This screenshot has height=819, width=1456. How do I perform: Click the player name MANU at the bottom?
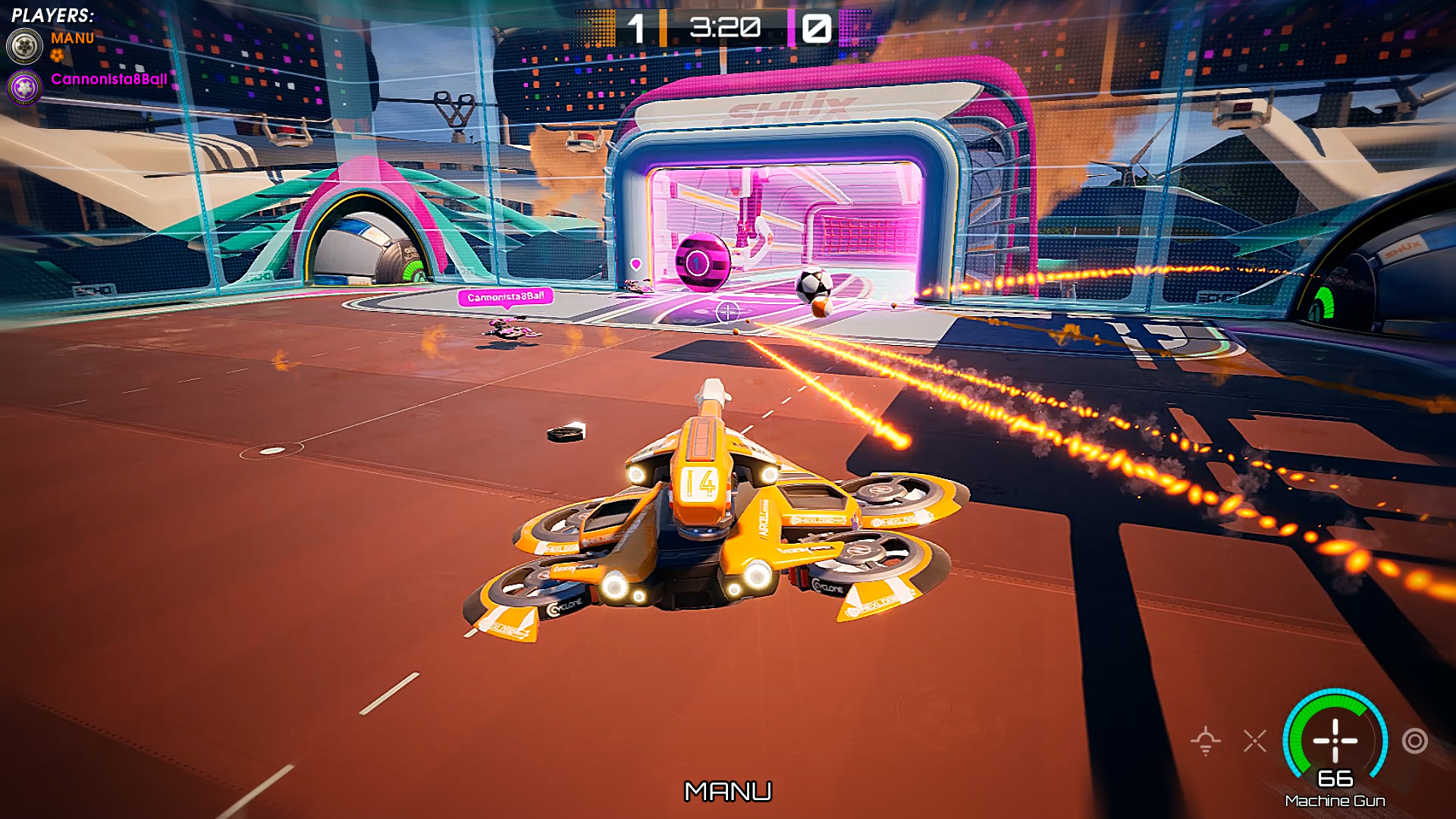(x=730, y=792)
